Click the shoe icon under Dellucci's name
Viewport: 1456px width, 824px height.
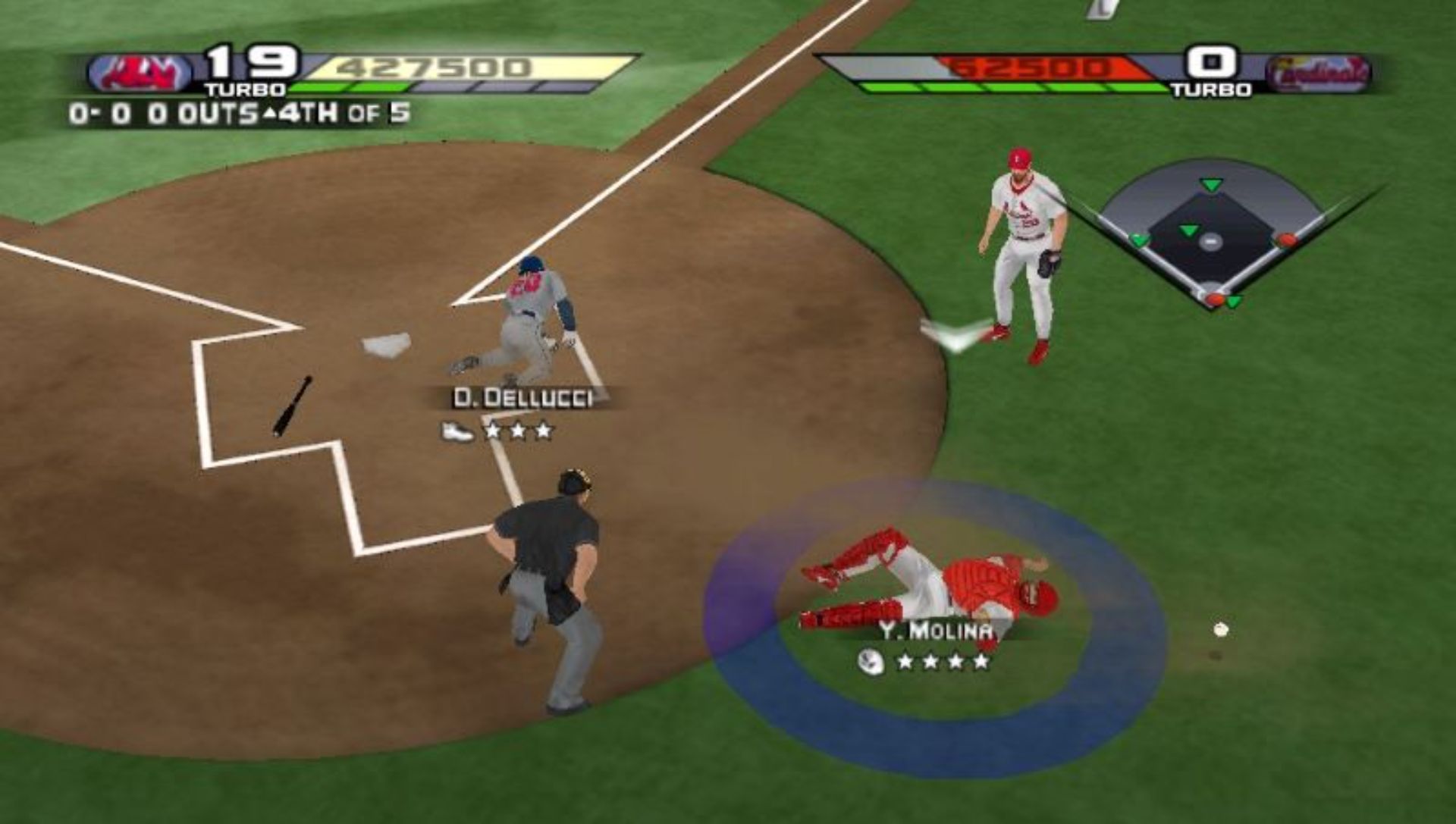click(457, 432)
